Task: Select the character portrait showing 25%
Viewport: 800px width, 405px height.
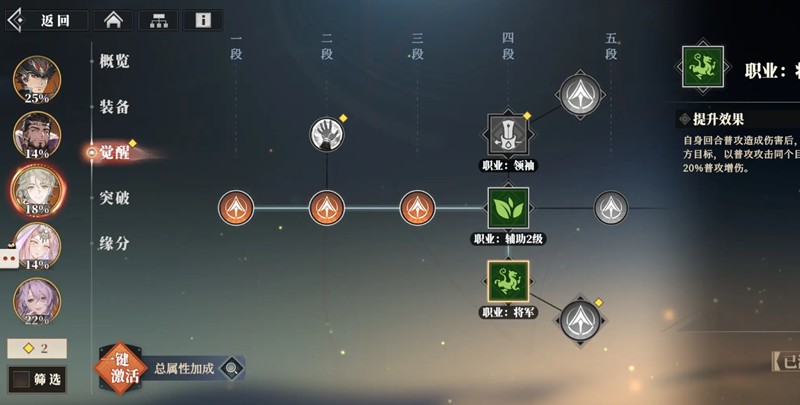Action: [37, 79]
